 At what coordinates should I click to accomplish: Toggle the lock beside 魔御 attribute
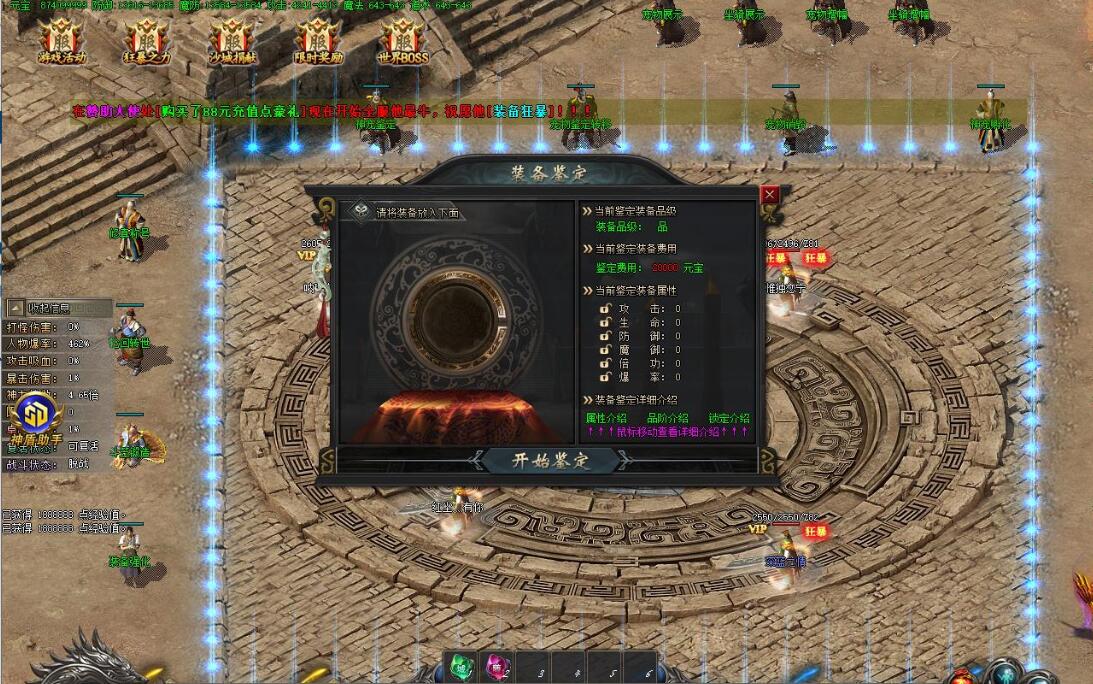click(x=605, y=350)
